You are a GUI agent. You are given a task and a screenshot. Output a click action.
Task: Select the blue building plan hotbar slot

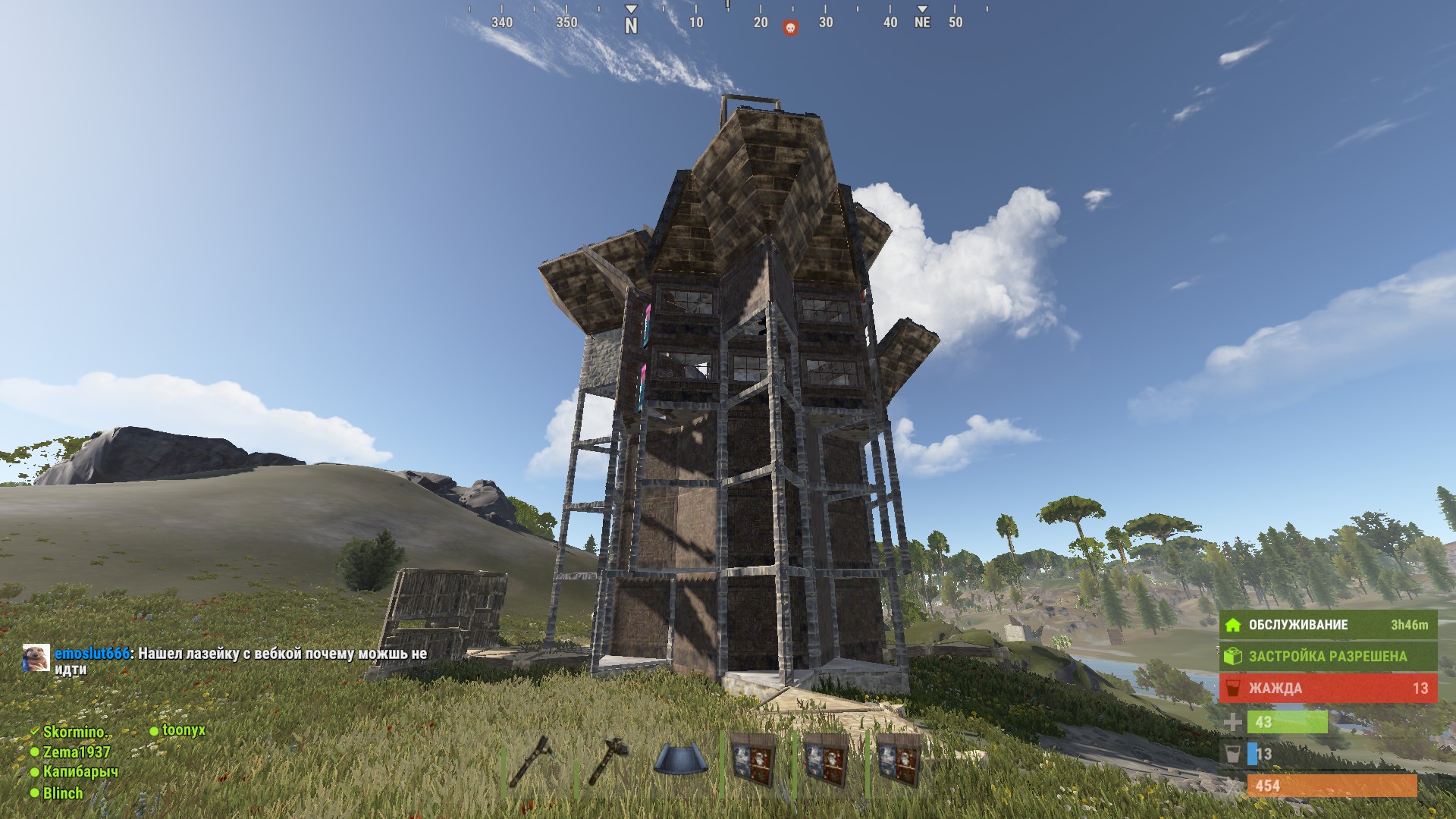680,760
